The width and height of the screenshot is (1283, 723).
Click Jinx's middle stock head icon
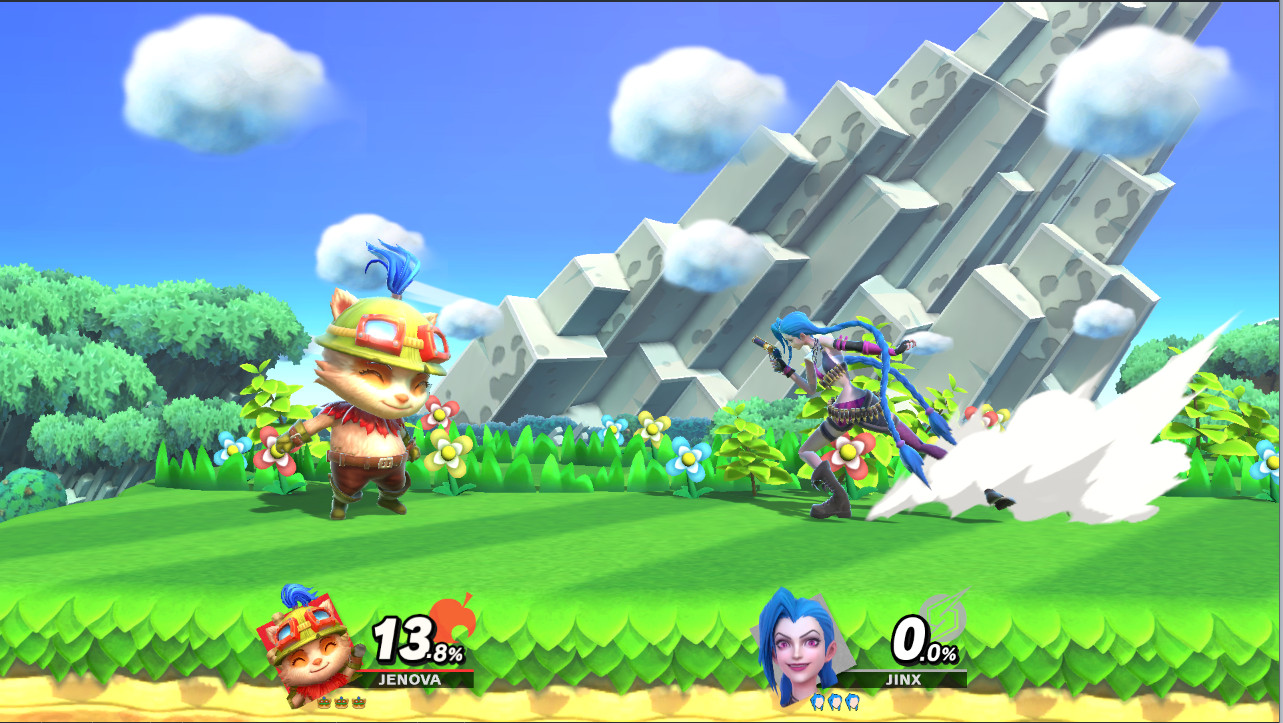[835, 701]
